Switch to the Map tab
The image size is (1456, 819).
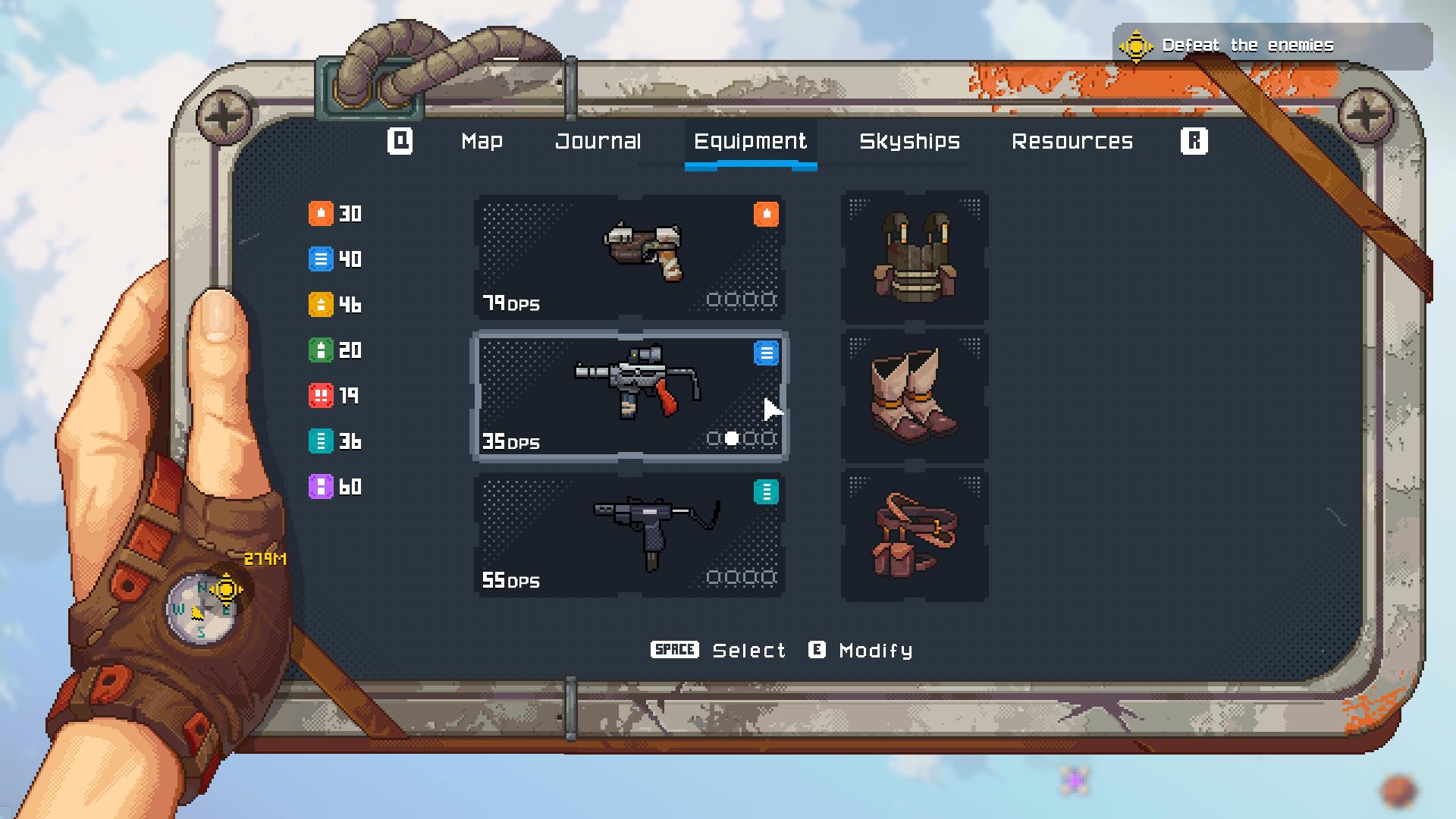tap(482, 142)
